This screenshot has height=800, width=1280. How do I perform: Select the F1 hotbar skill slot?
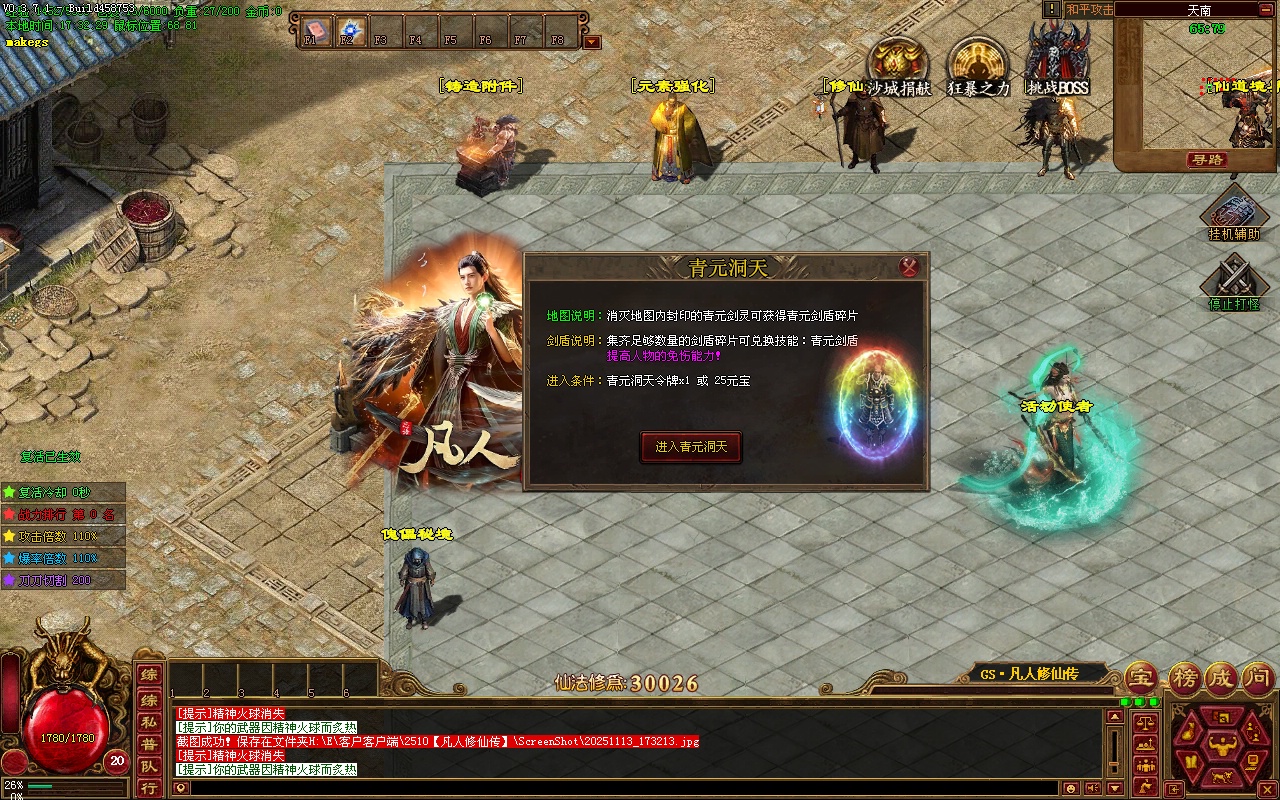pos(317,30)
